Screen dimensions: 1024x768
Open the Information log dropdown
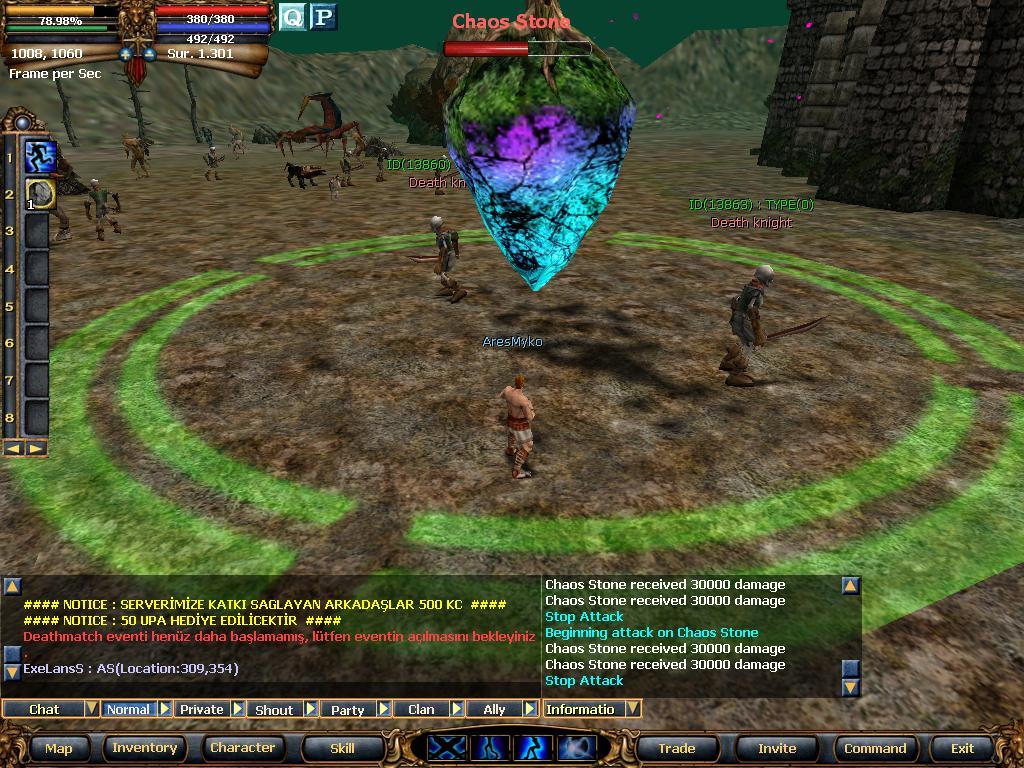pyautogui.click(x=632, y=709)
